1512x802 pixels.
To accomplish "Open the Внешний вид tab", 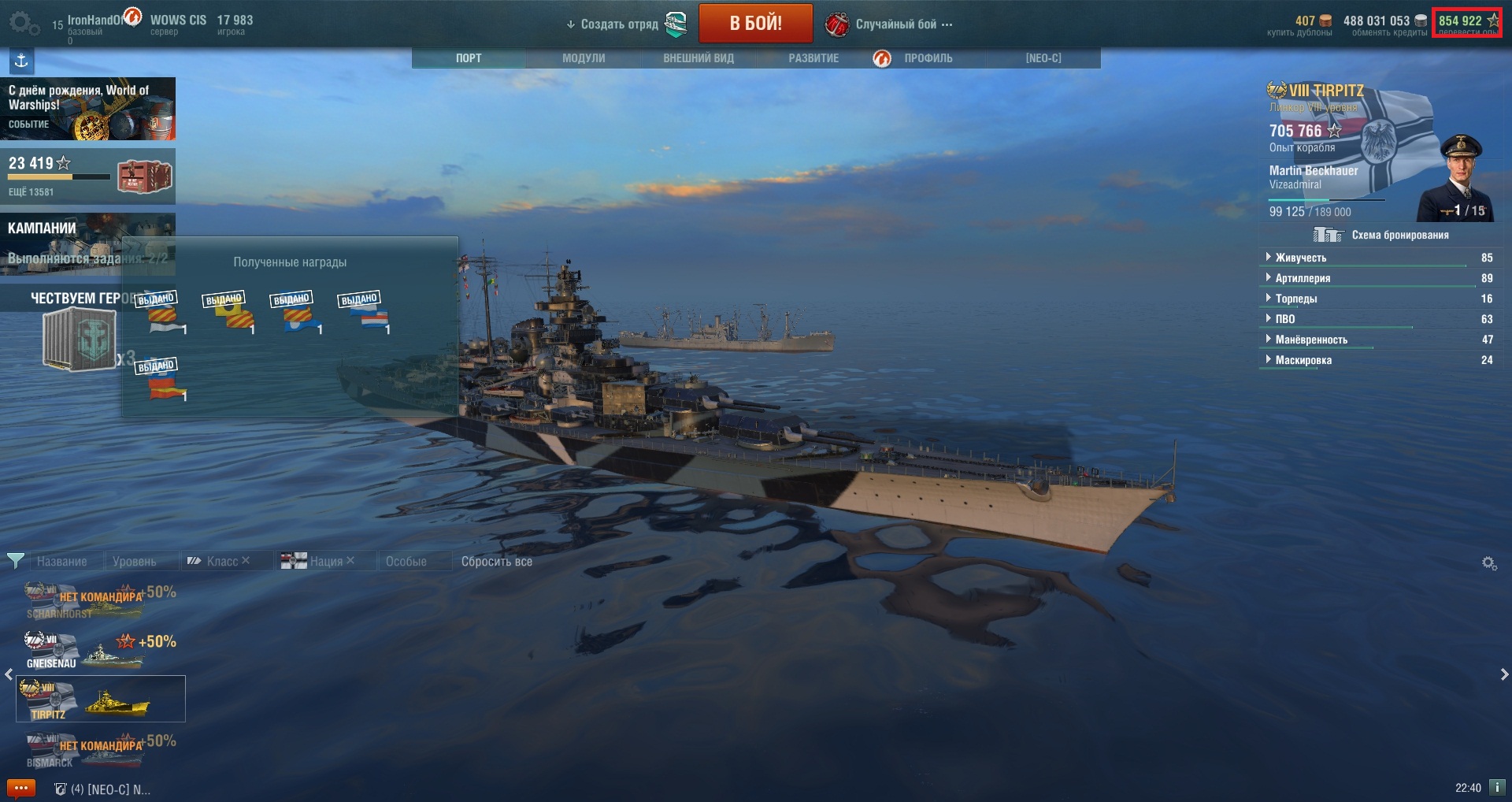I will [699, 58].
